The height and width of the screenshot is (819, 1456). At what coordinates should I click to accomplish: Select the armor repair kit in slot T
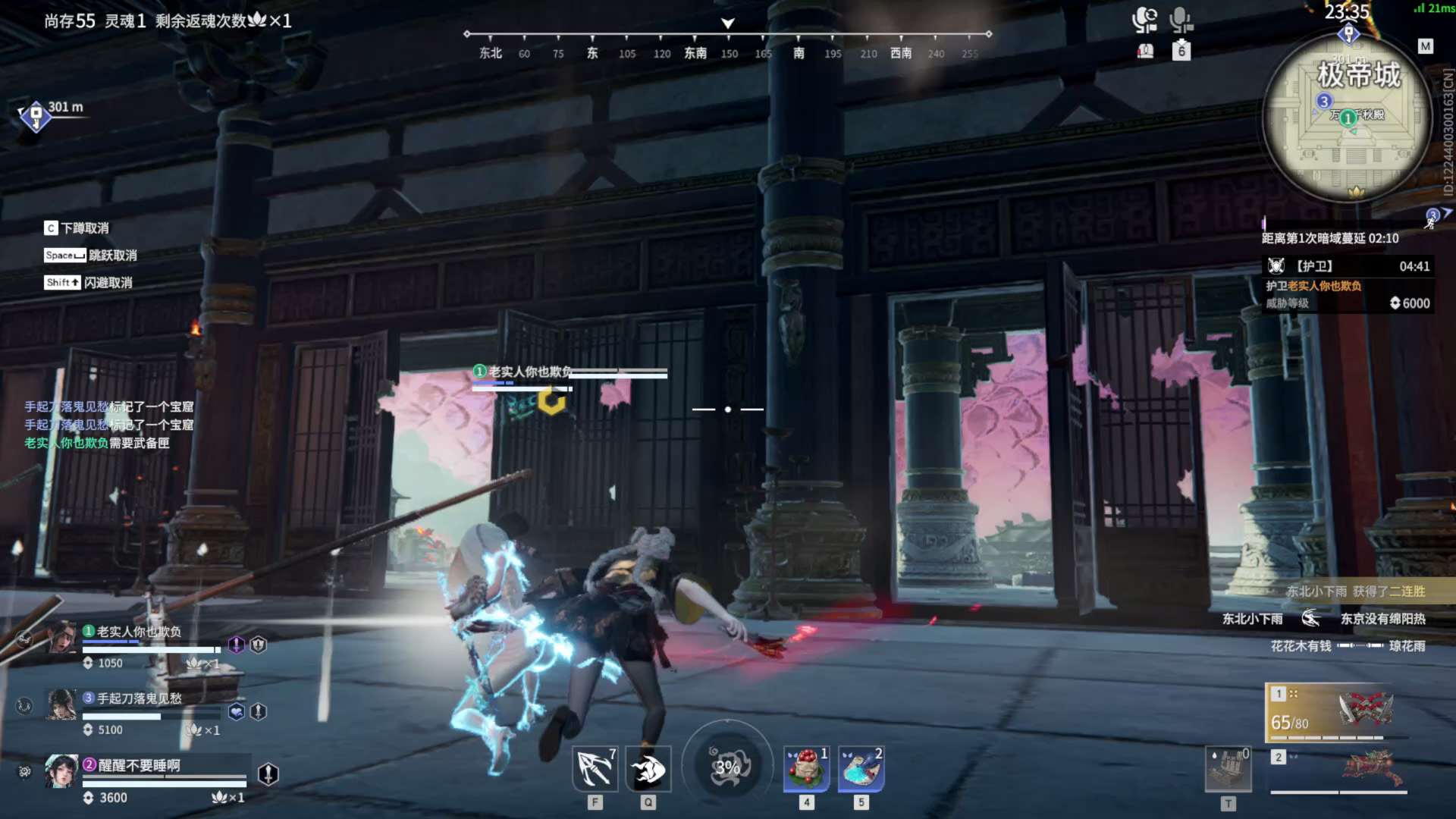point(1228,769)
